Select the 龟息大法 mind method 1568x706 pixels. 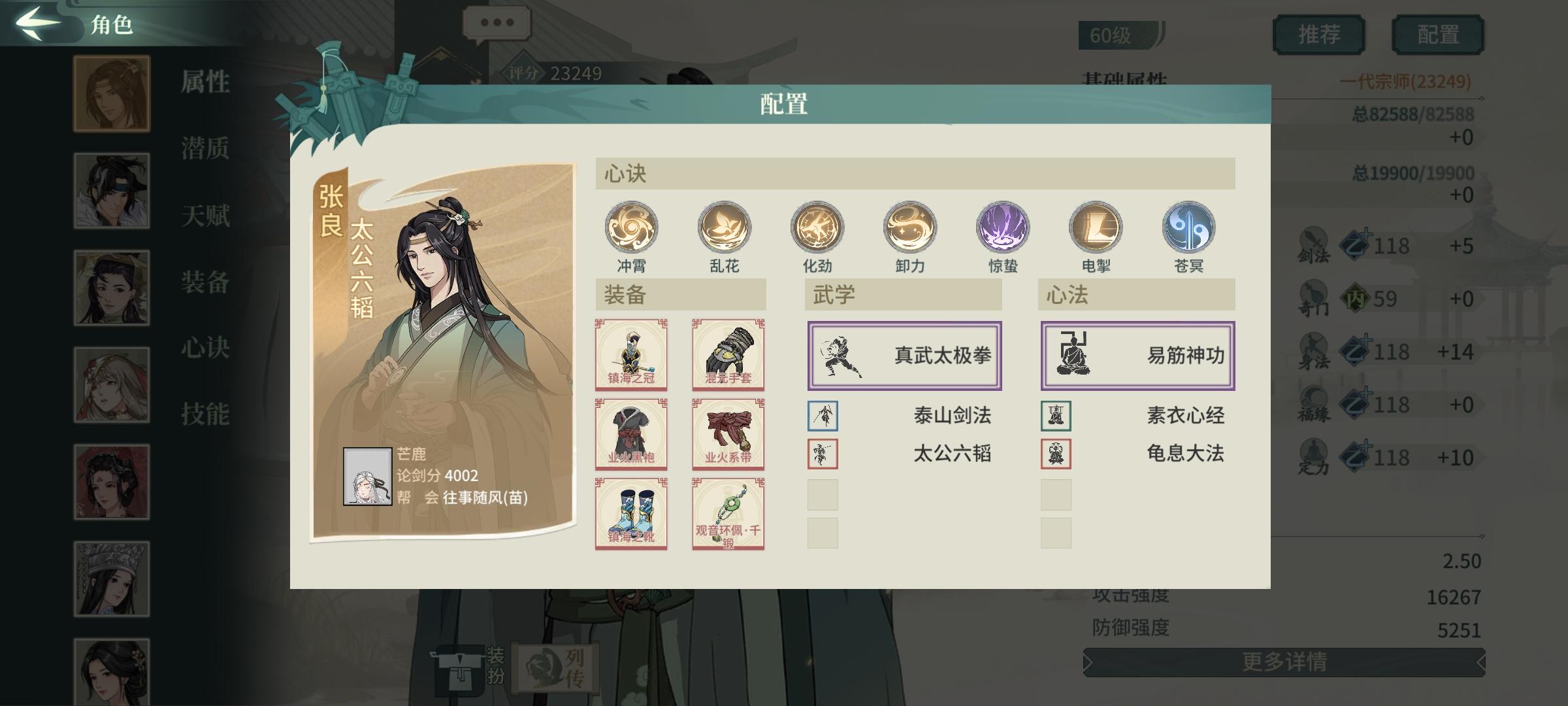[x=1186, y=453]
